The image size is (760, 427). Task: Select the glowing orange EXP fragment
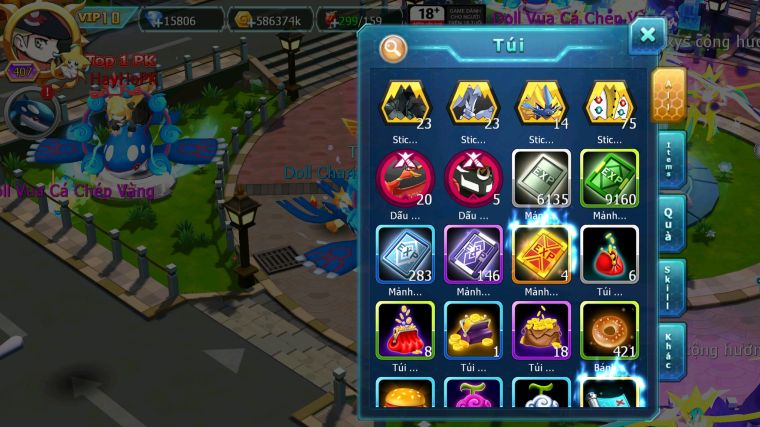[541, 254]
